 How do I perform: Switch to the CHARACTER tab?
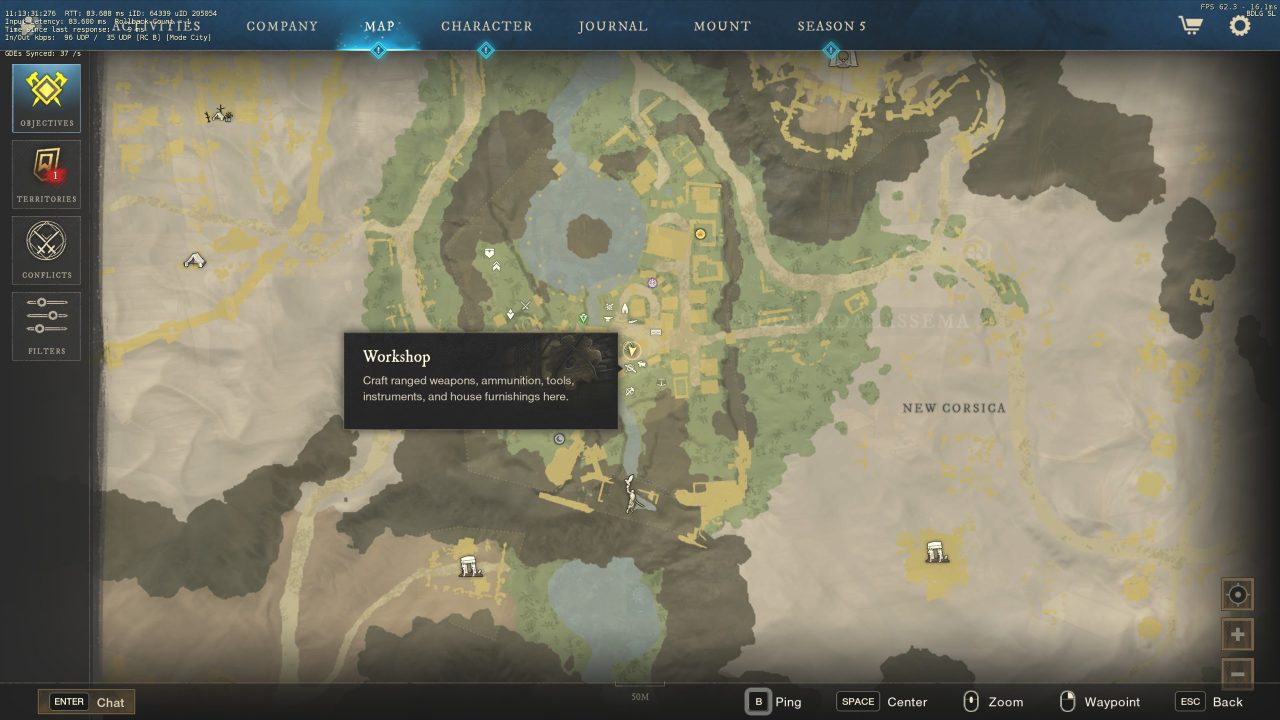pyautogui.click(x=487, y=27)
